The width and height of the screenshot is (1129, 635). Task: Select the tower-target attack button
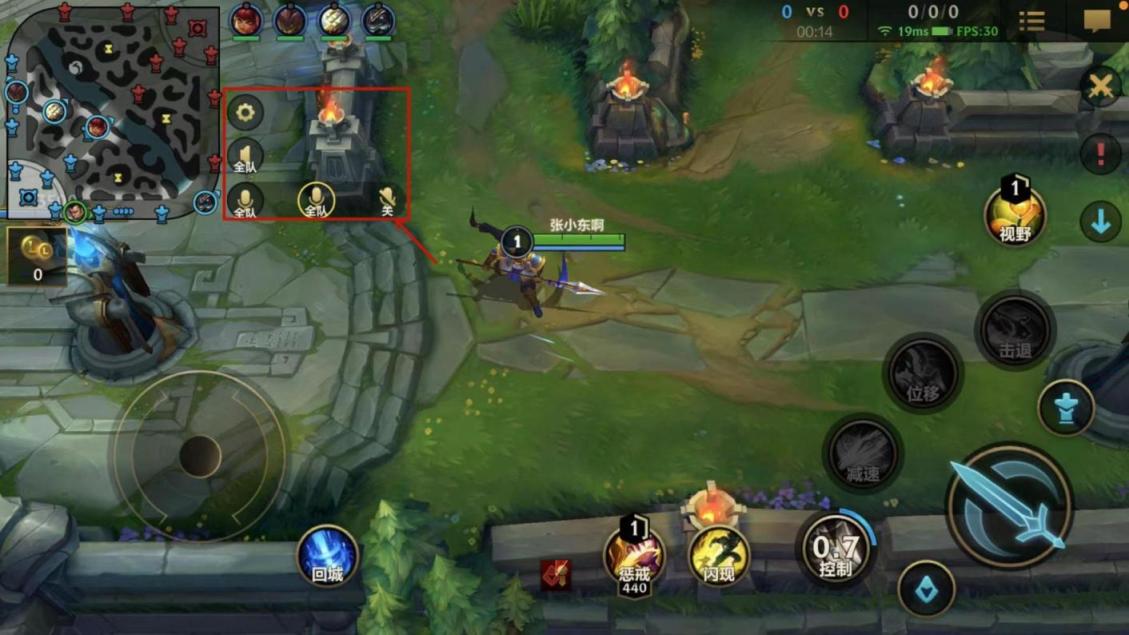click(1066, 408)
